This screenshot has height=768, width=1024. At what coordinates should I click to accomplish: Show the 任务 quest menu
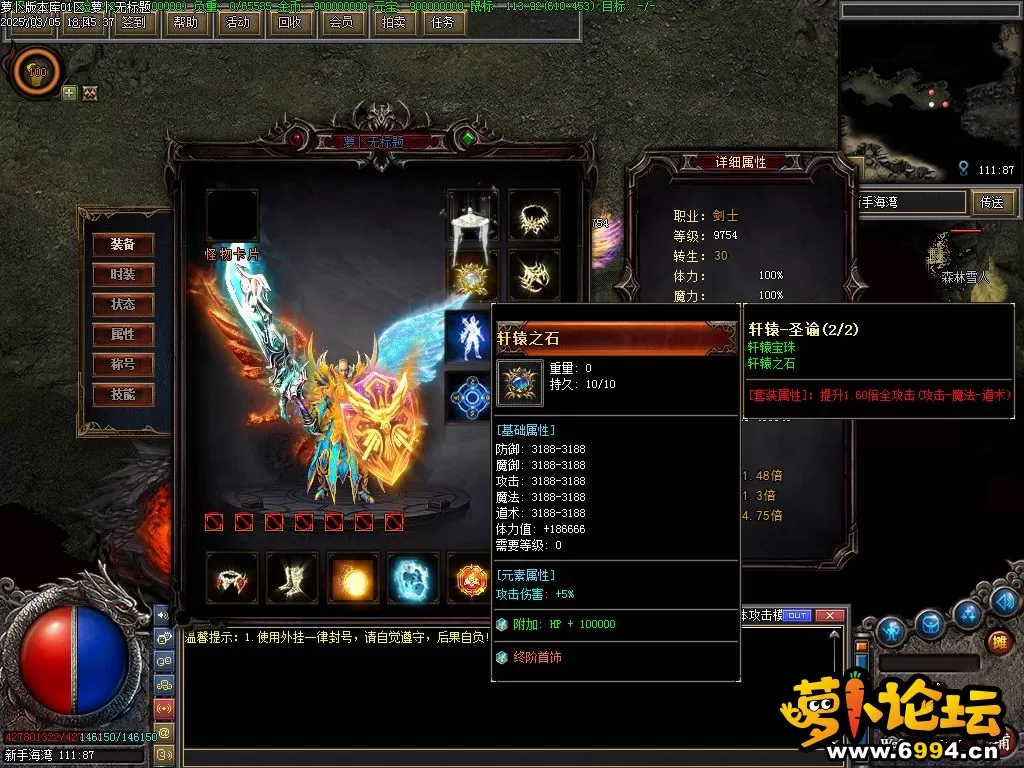tap(441, 21)
